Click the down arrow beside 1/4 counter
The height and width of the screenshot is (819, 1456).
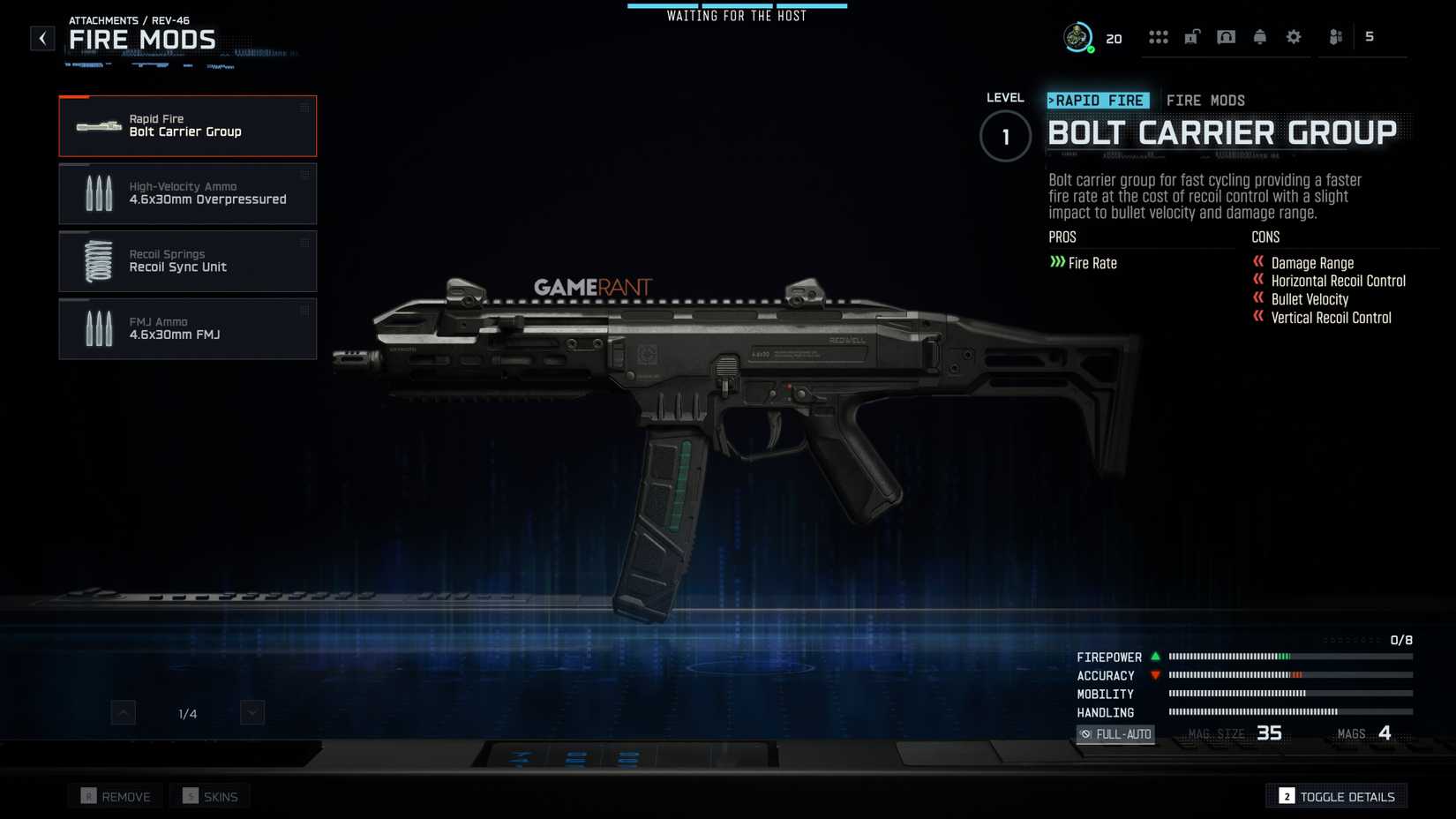(x=251, y=712)
